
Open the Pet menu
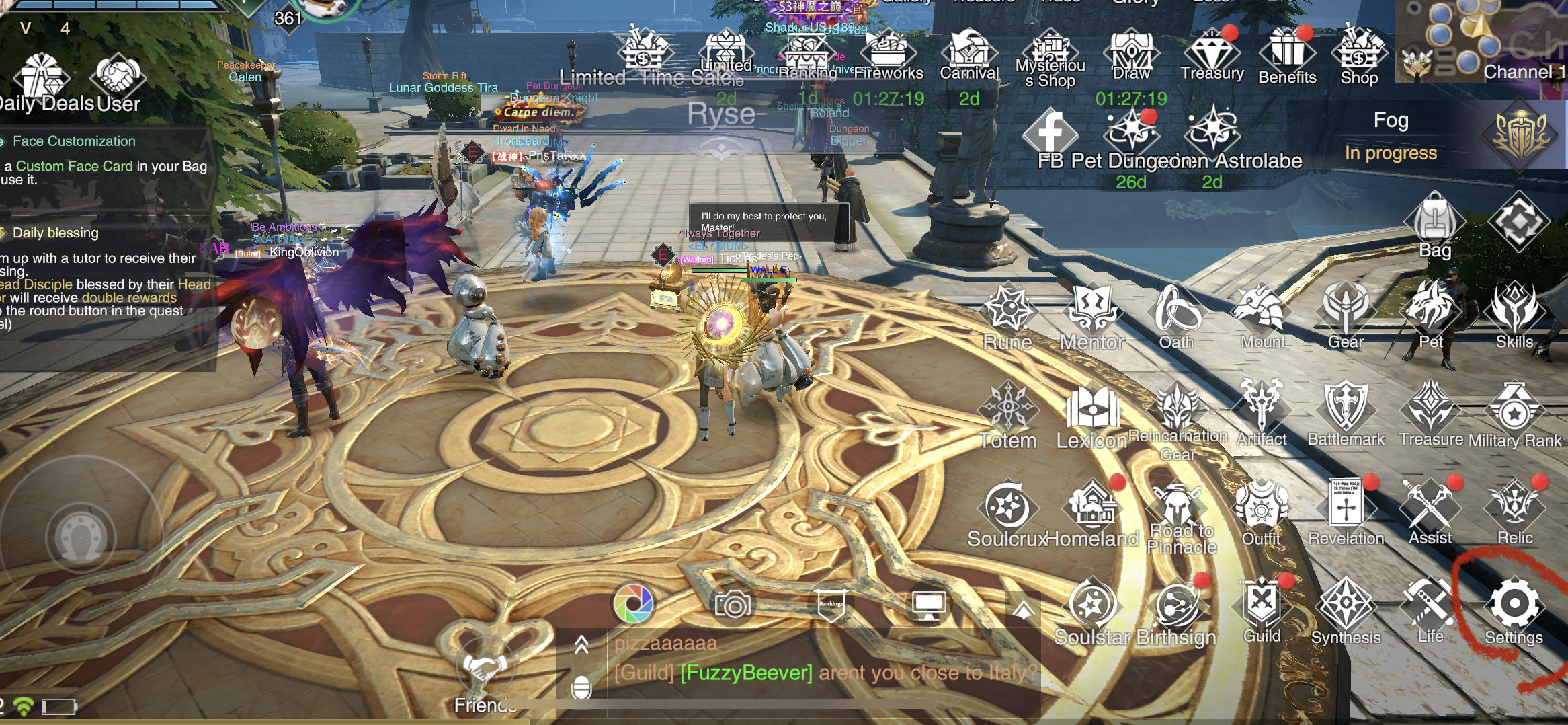[1431, 310]
